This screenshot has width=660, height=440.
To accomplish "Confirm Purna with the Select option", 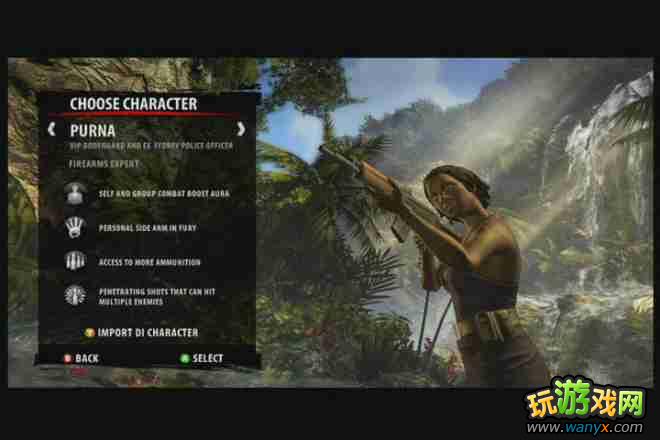I will 201,358.
